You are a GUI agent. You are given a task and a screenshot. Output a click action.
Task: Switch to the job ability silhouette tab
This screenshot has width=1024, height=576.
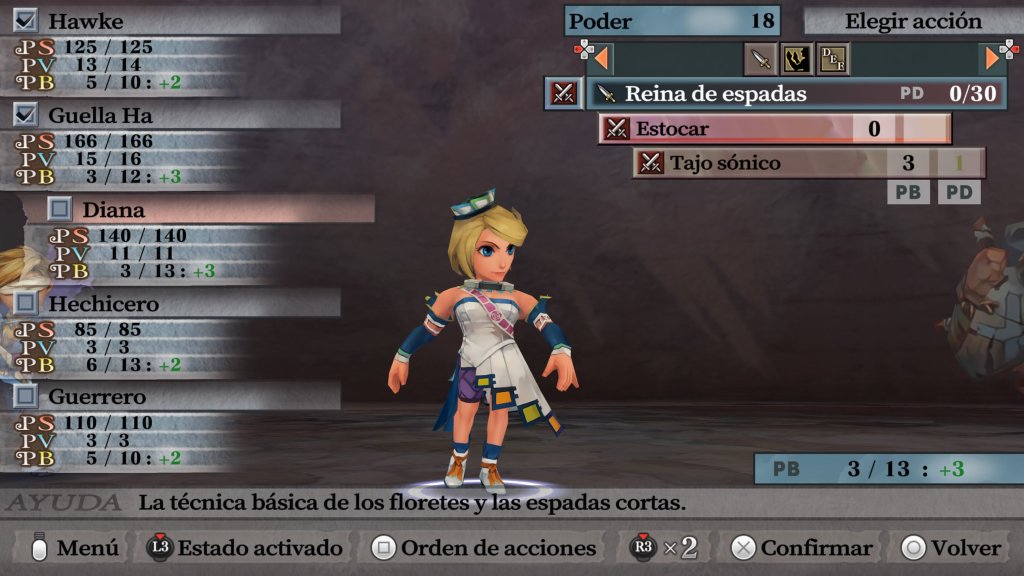pos(797,59)
